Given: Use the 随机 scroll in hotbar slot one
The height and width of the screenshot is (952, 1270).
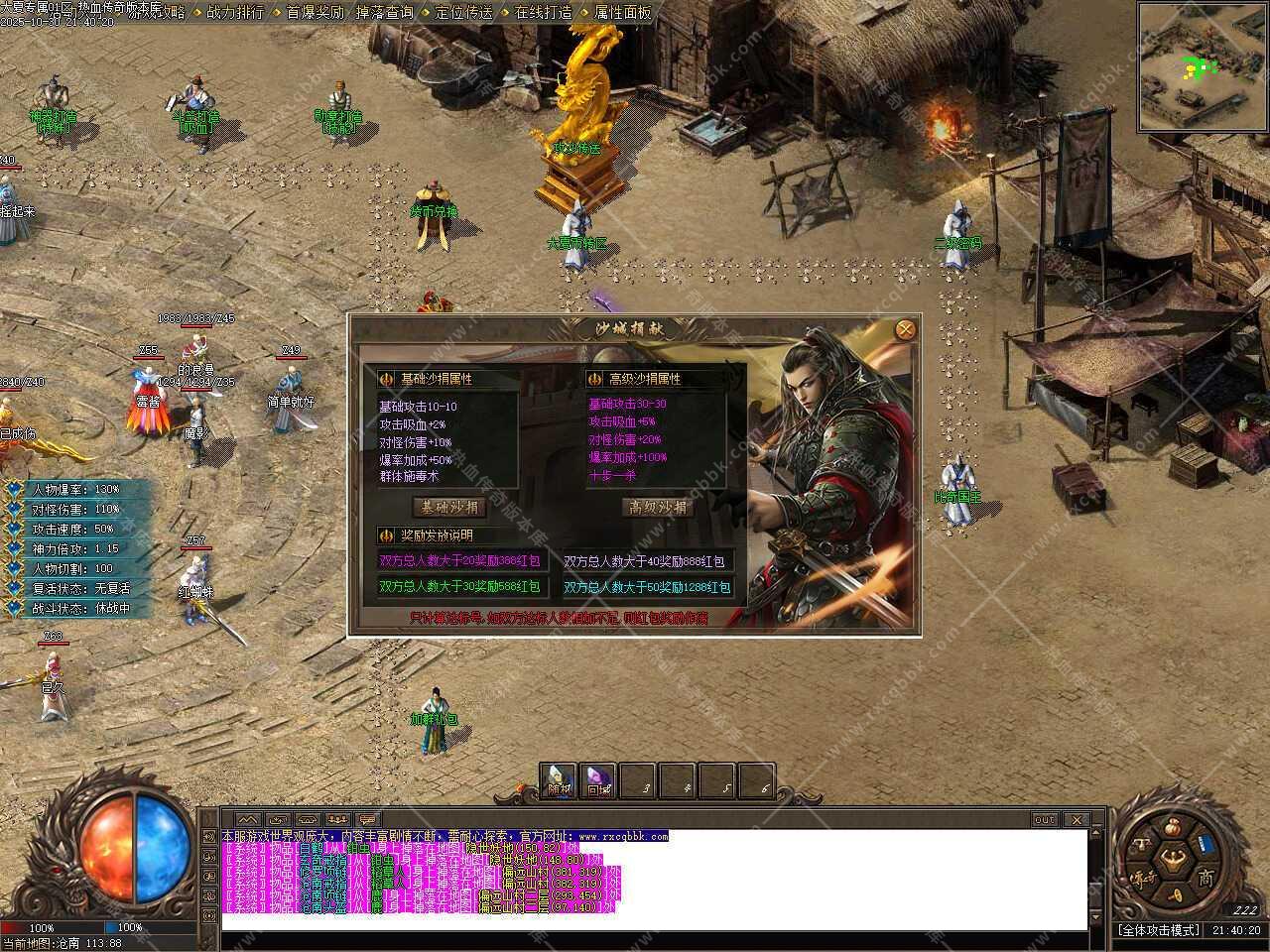Looking at the screenshot, I should click(x=560, y=779).
